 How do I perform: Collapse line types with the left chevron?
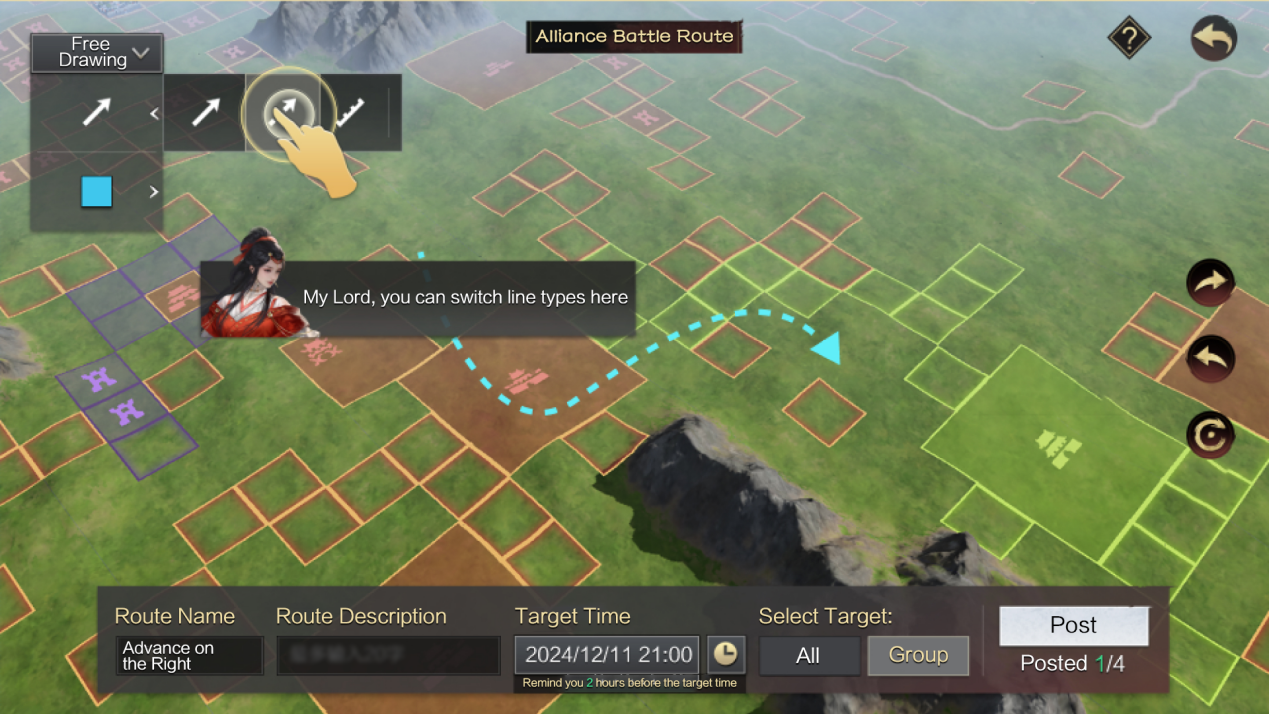click(x=154, y=113)
